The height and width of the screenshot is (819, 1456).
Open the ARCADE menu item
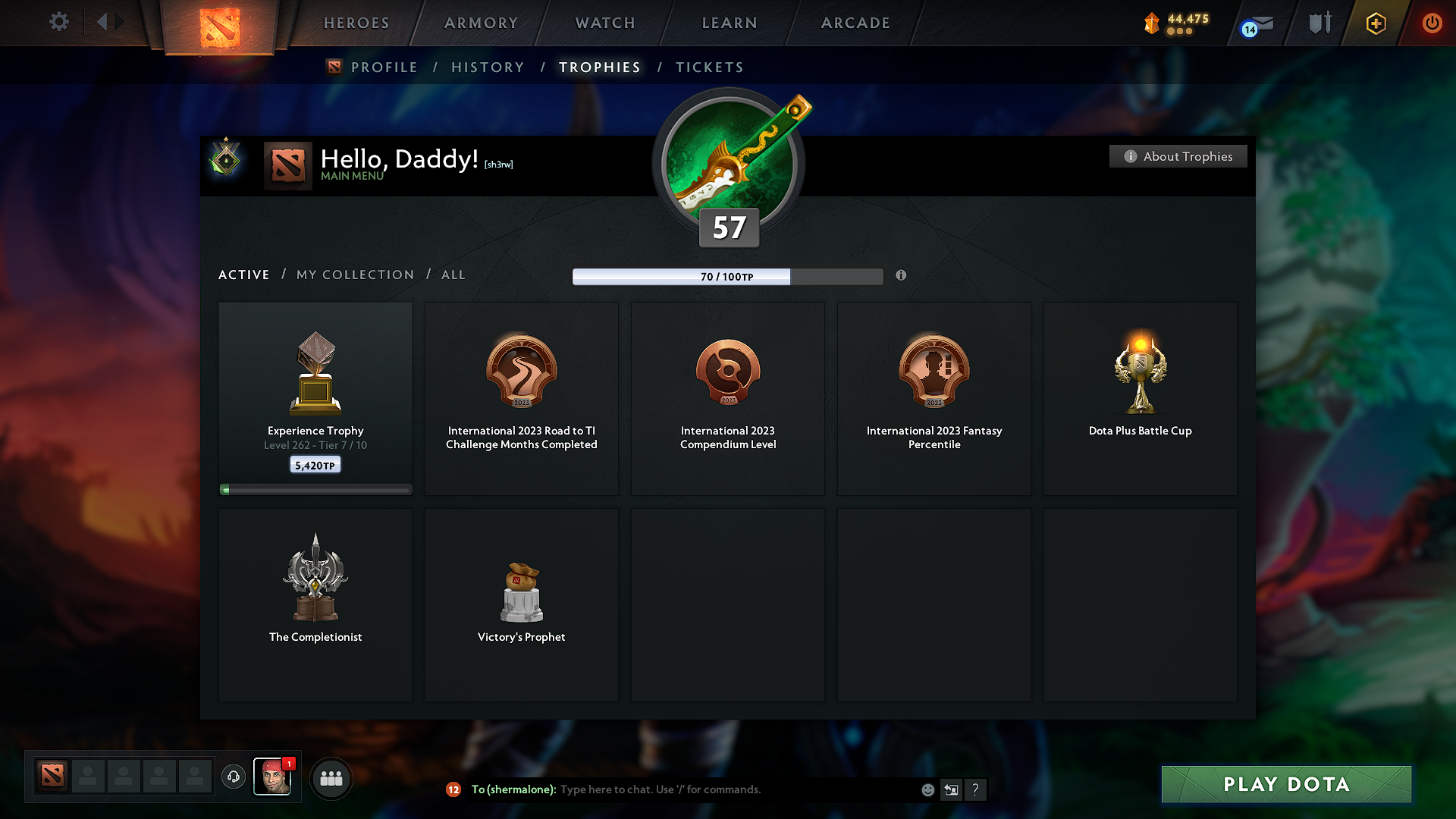[x=855, y=23]
